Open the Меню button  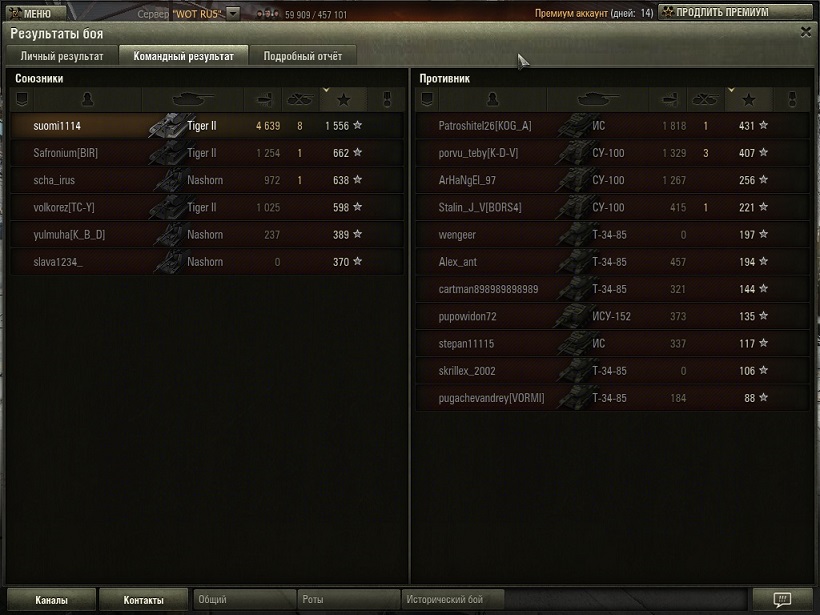coord(35,13)
